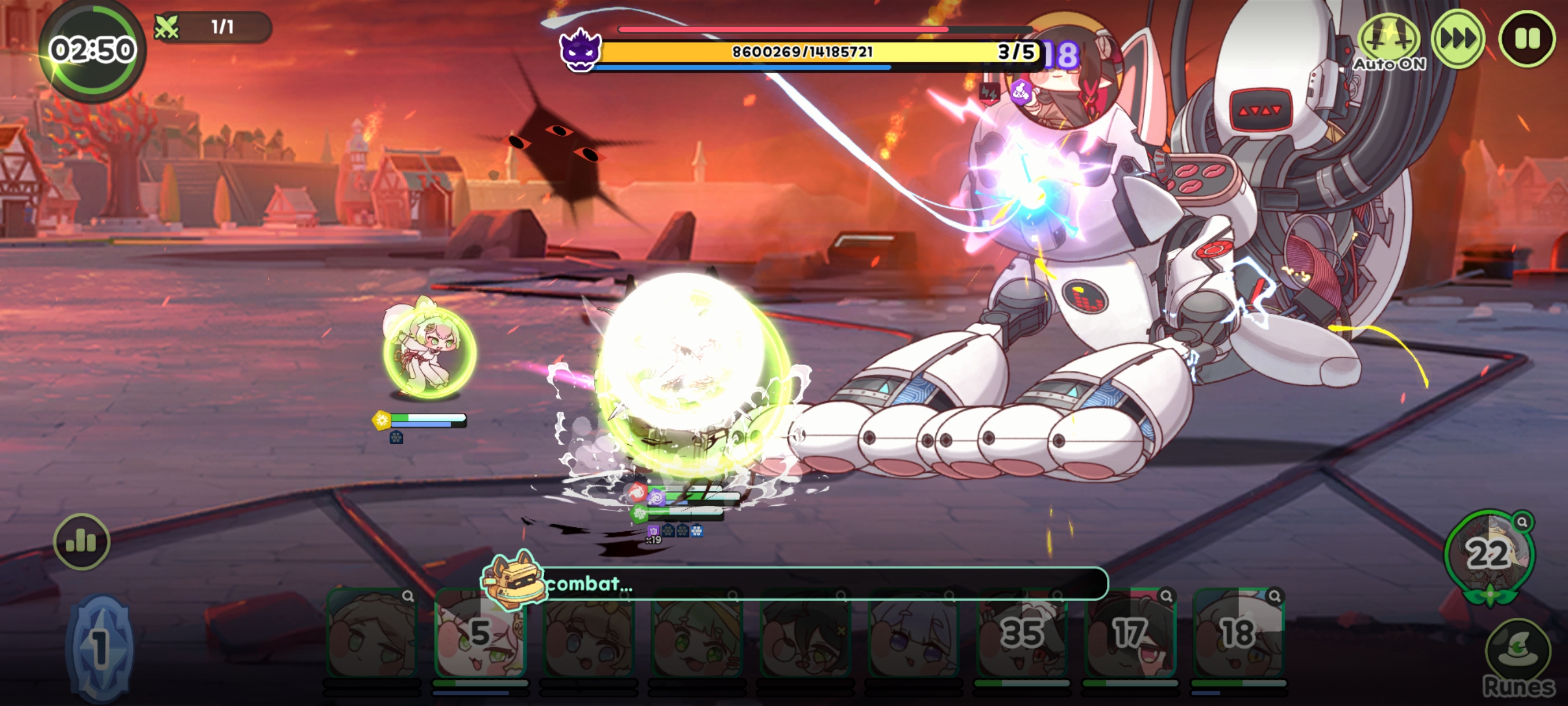This screenshot has height=706, width=1568.
Task: Use the cookie skill with 35 cooldown
Action: [x=1022, y=633]
